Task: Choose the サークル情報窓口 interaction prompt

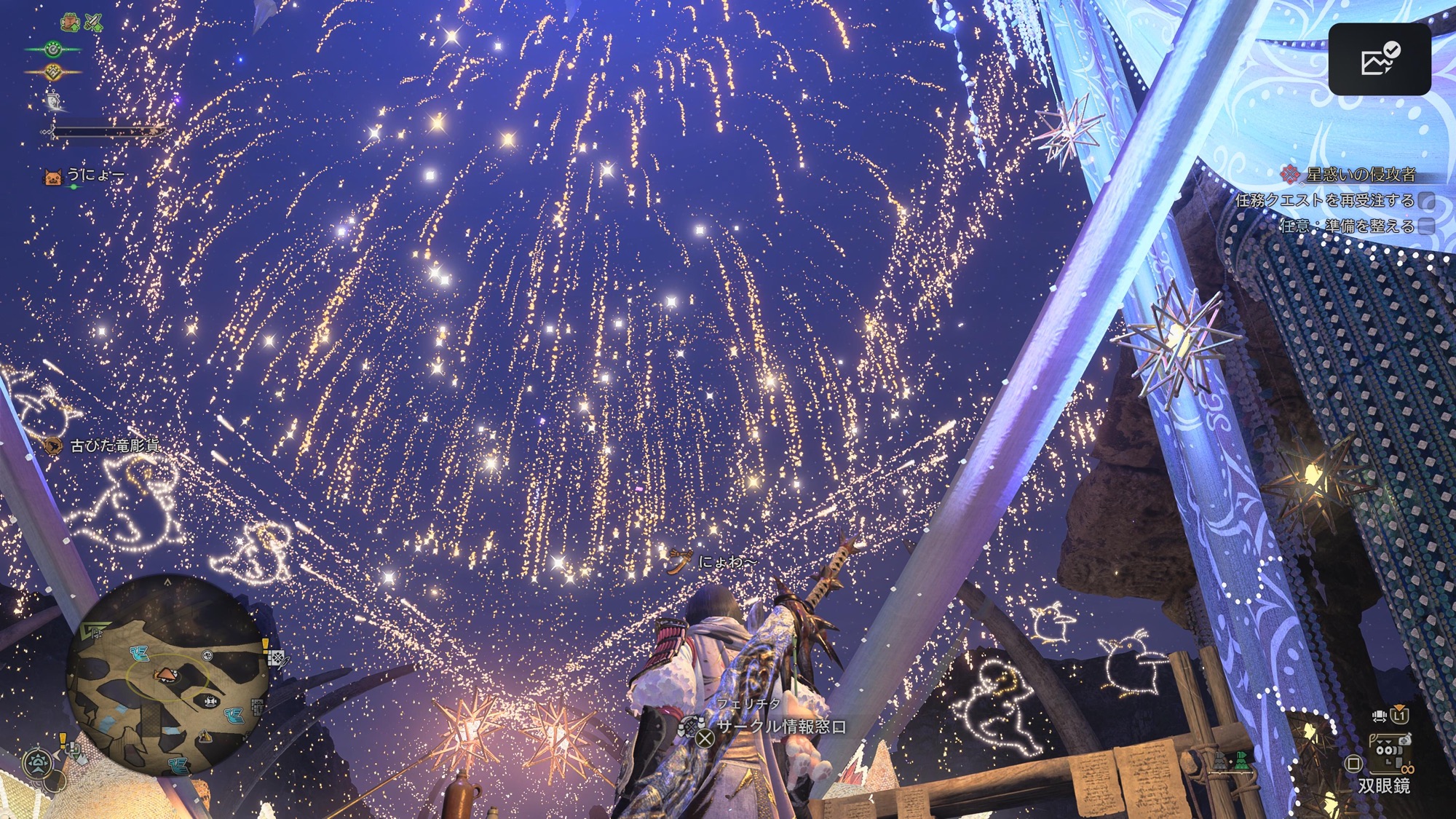Action: 780,727
